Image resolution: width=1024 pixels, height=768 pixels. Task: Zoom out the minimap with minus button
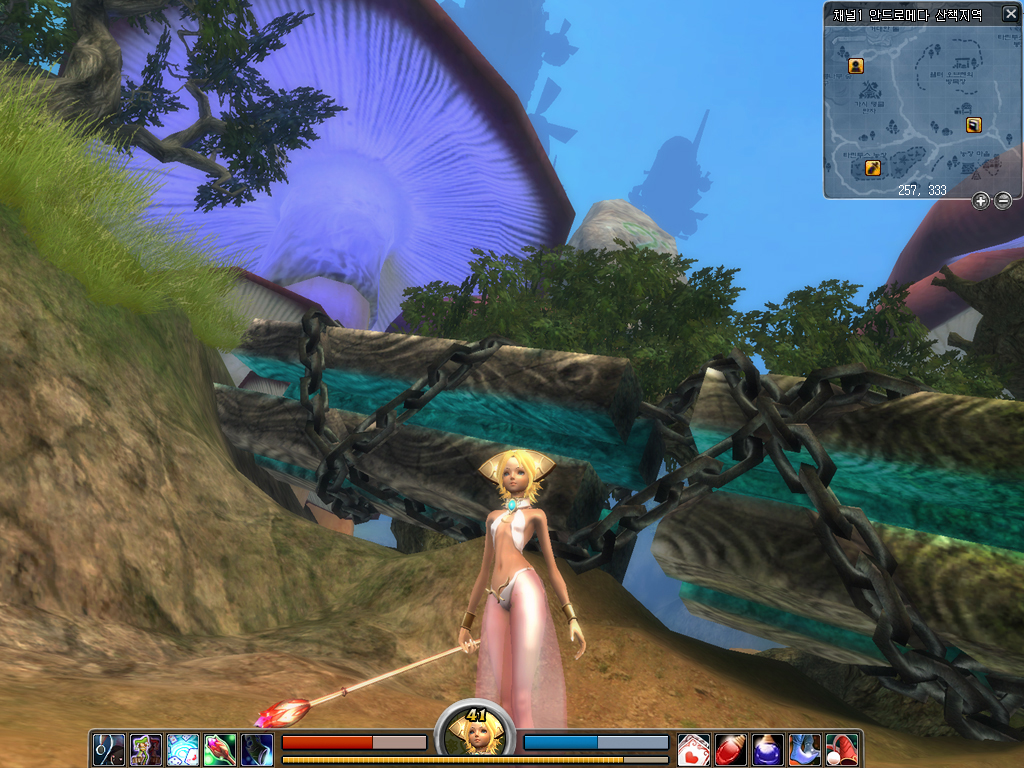coord(1003,201)
